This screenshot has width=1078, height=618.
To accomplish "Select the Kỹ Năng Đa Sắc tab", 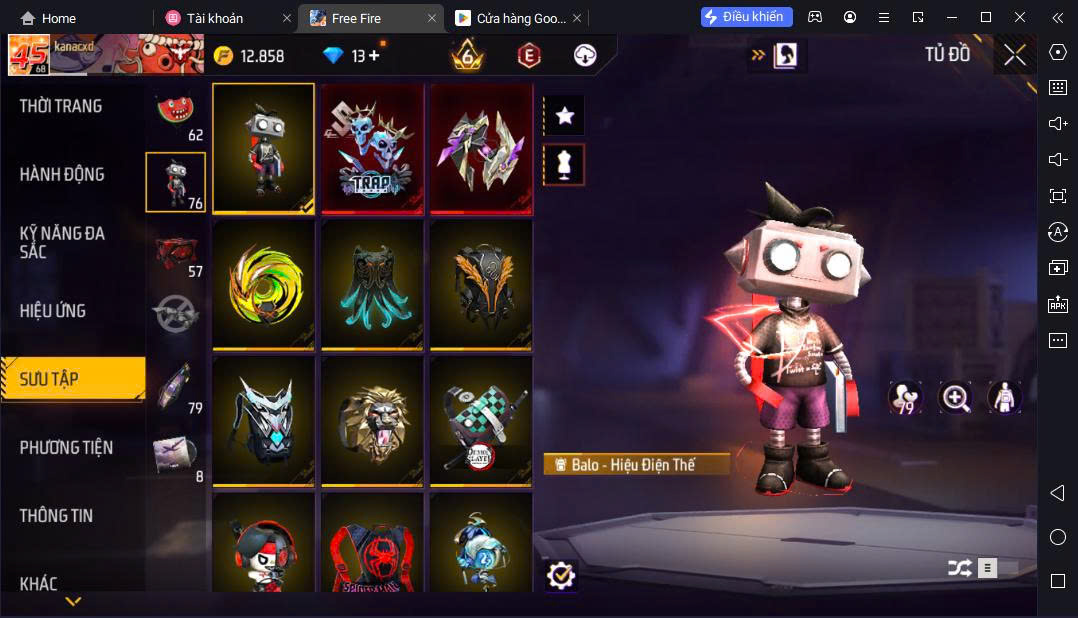I will [x=62, y=242].
